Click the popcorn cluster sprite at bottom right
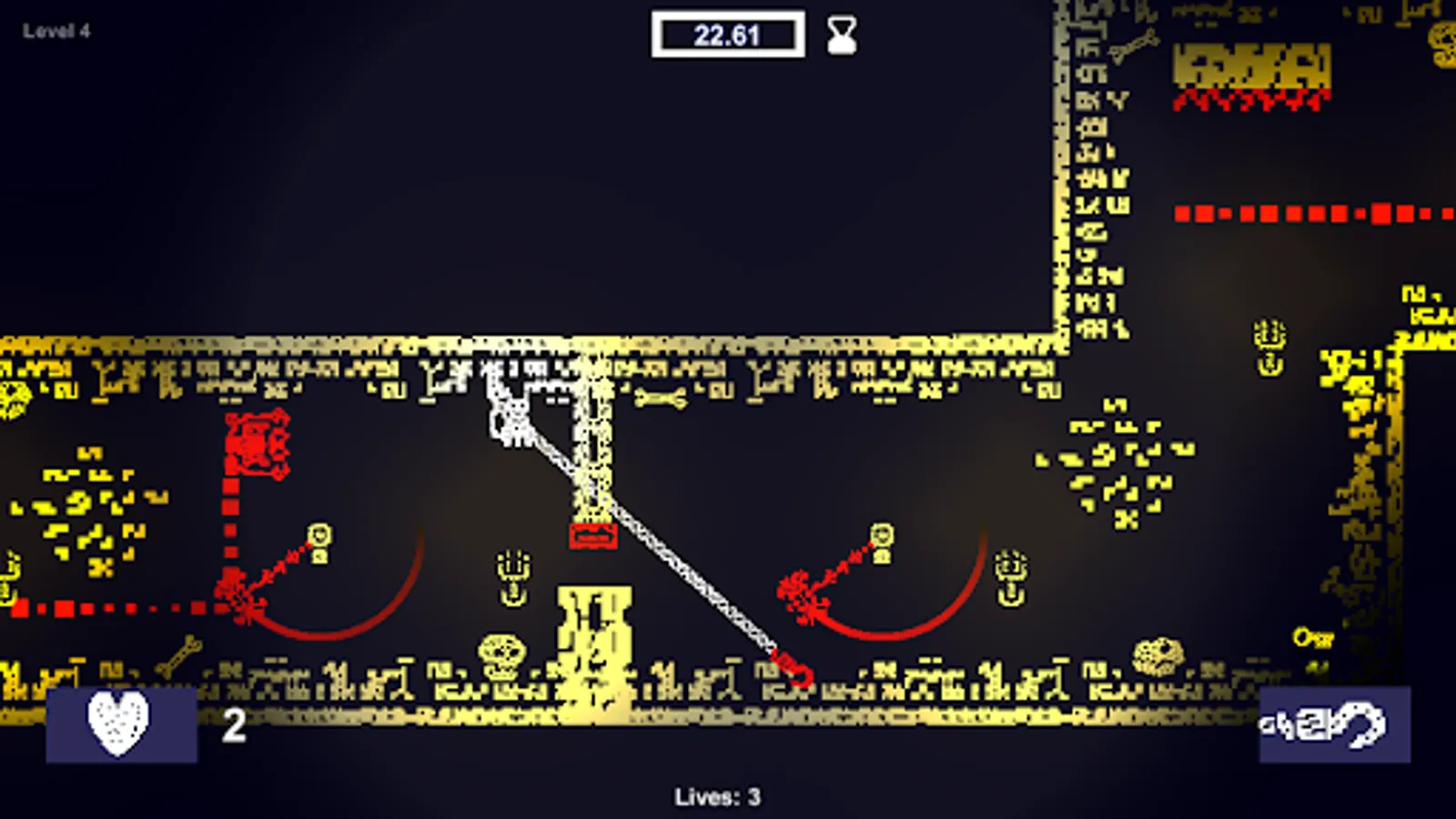 coord(1158,653)
